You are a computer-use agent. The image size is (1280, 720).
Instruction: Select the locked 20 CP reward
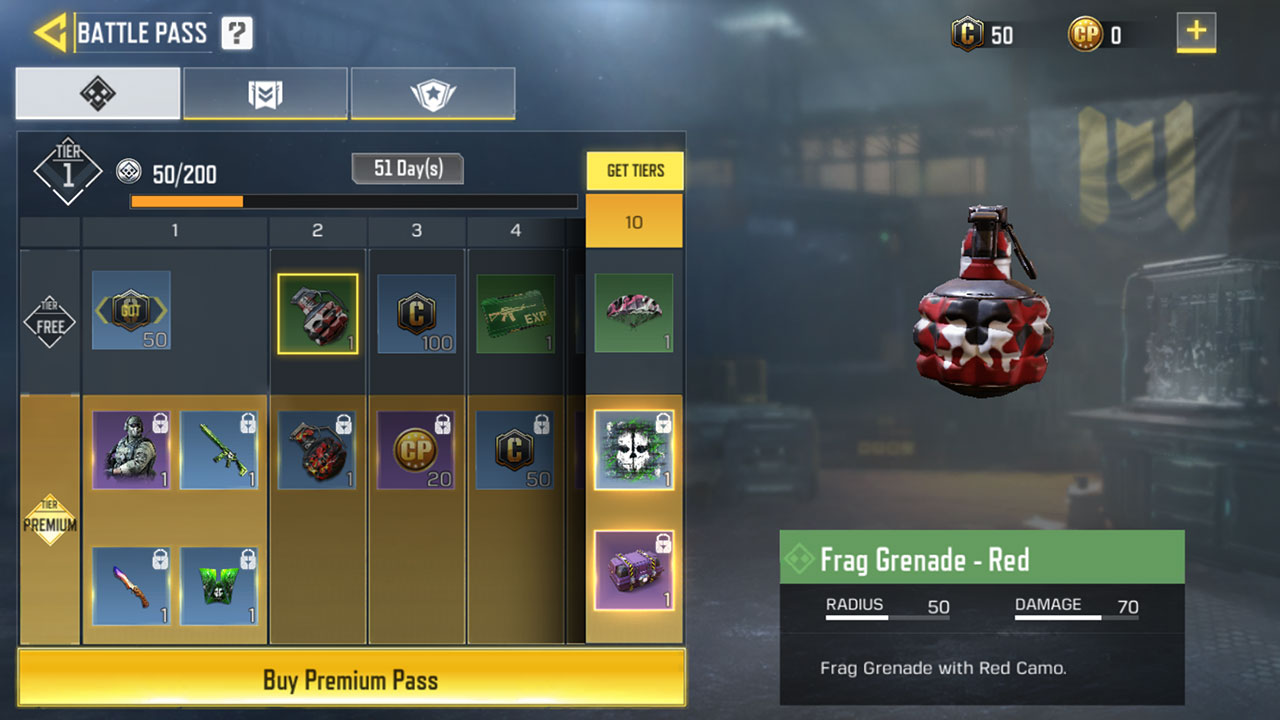pos(416,450)
